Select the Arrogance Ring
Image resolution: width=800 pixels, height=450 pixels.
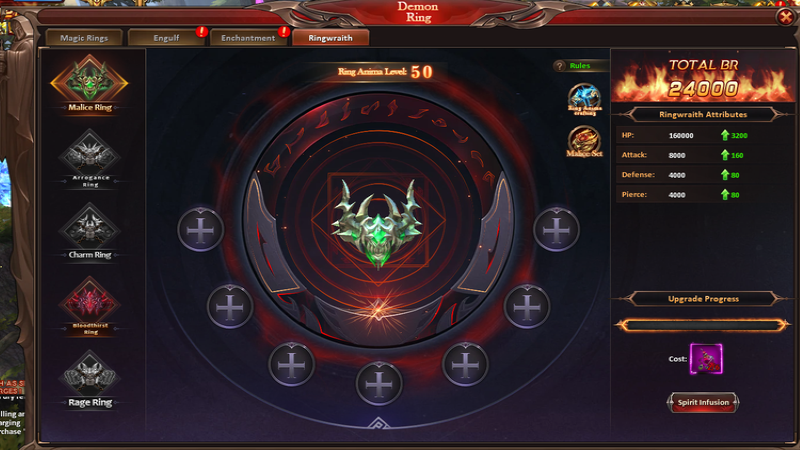click(90, 155)
